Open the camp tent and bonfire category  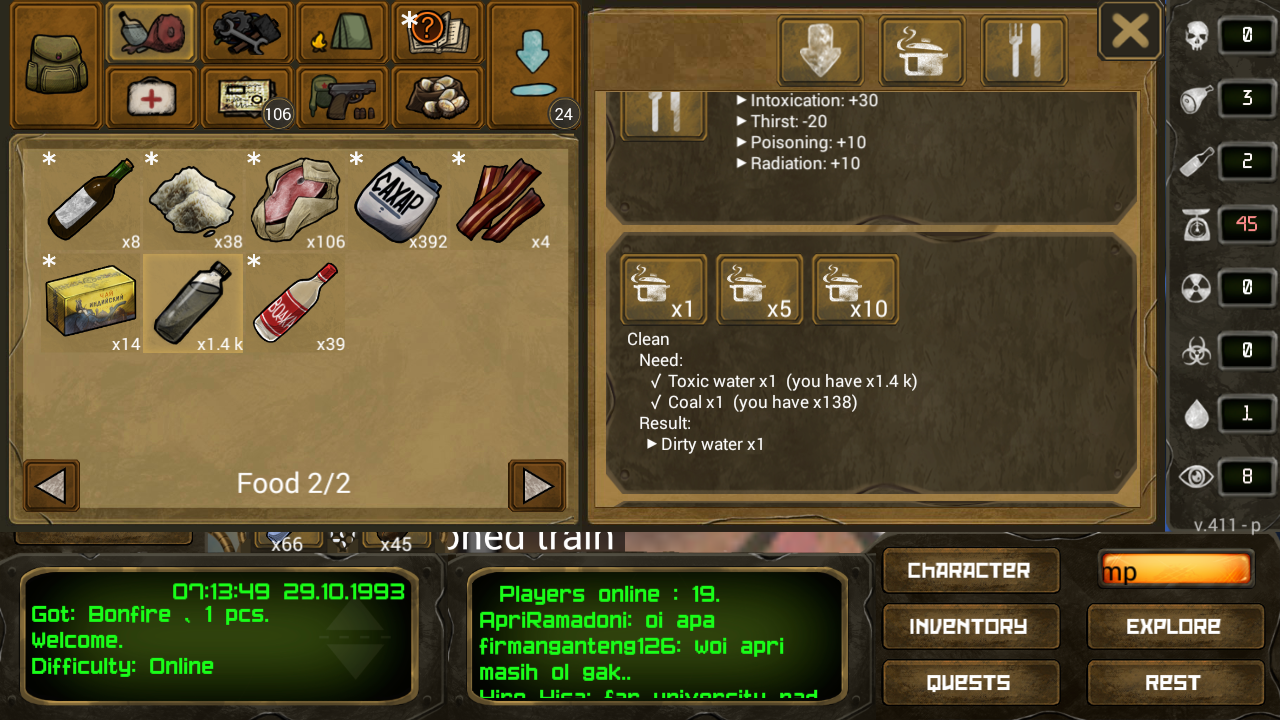(343, 33)
